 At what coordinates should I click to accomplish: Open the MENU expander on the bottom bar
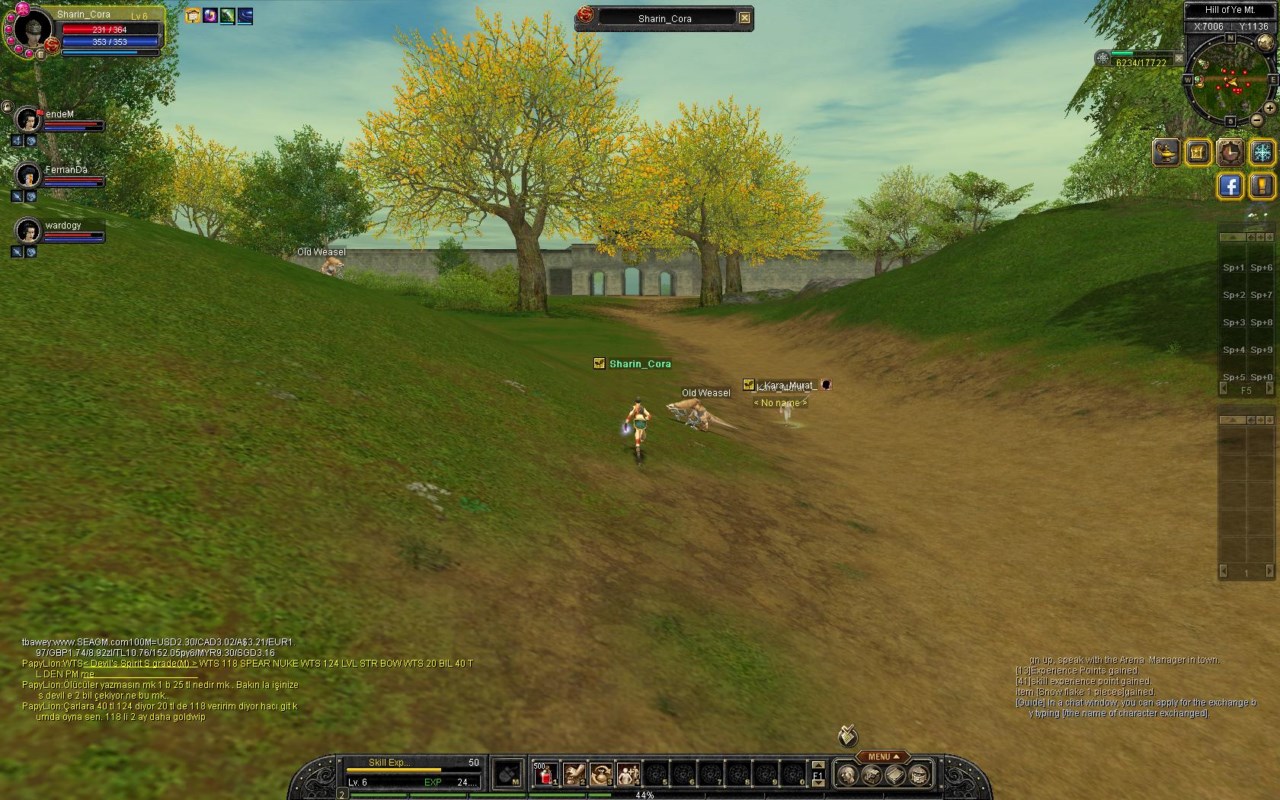882,757
